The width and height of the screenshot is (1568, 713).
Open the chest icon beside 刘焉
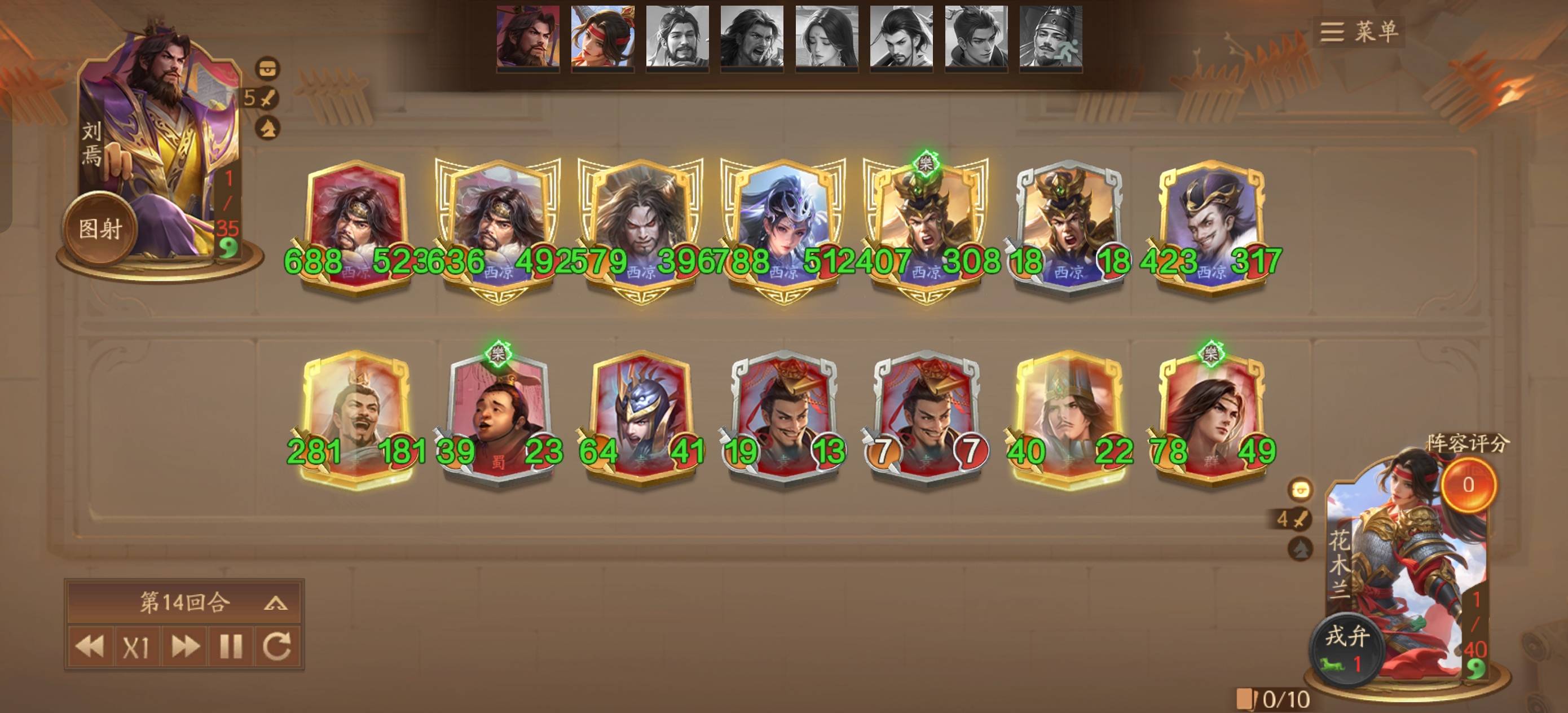(268, 68)
